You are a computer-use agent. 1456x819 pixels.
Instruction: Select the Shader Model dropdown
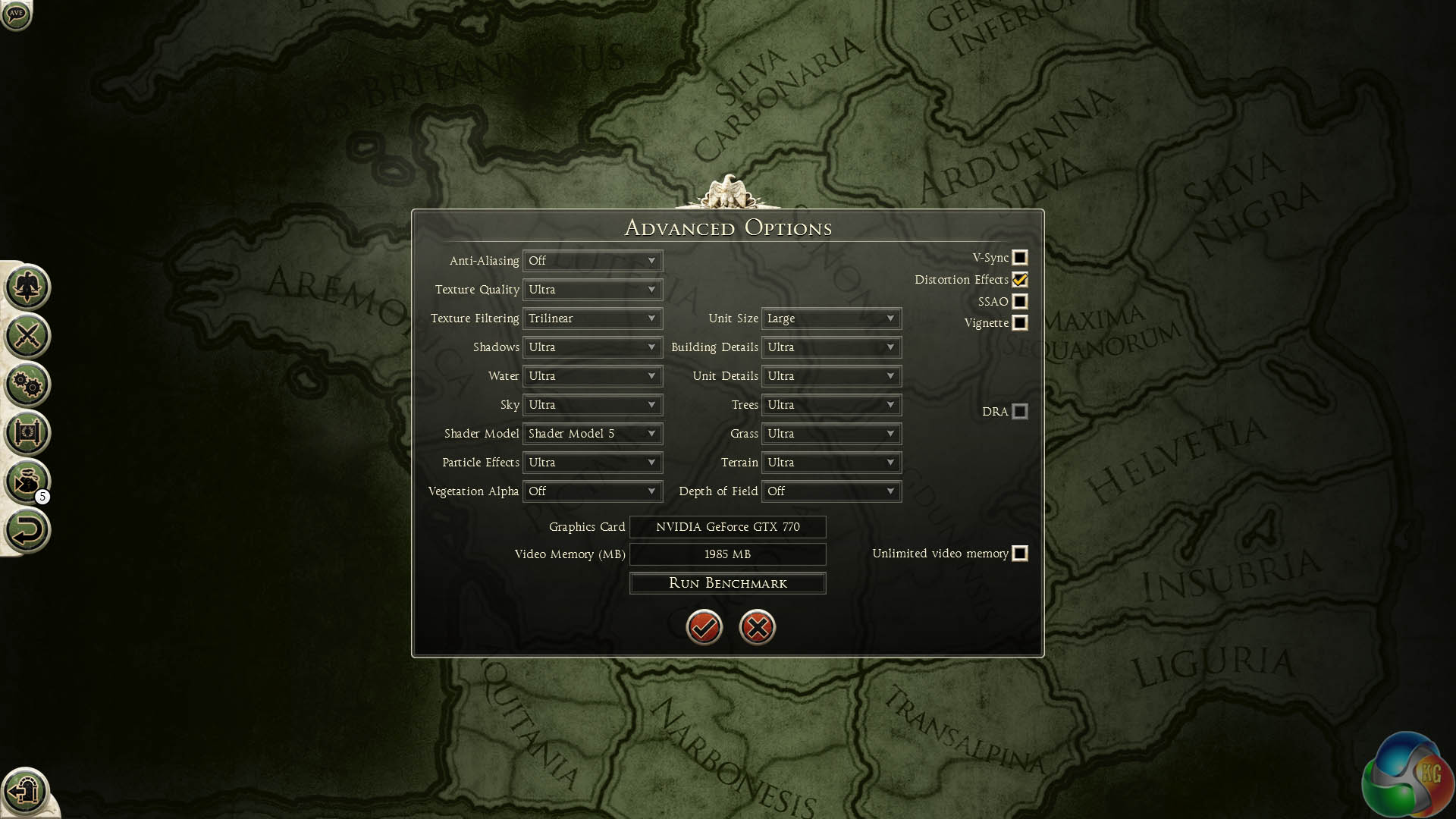point(592,434)
